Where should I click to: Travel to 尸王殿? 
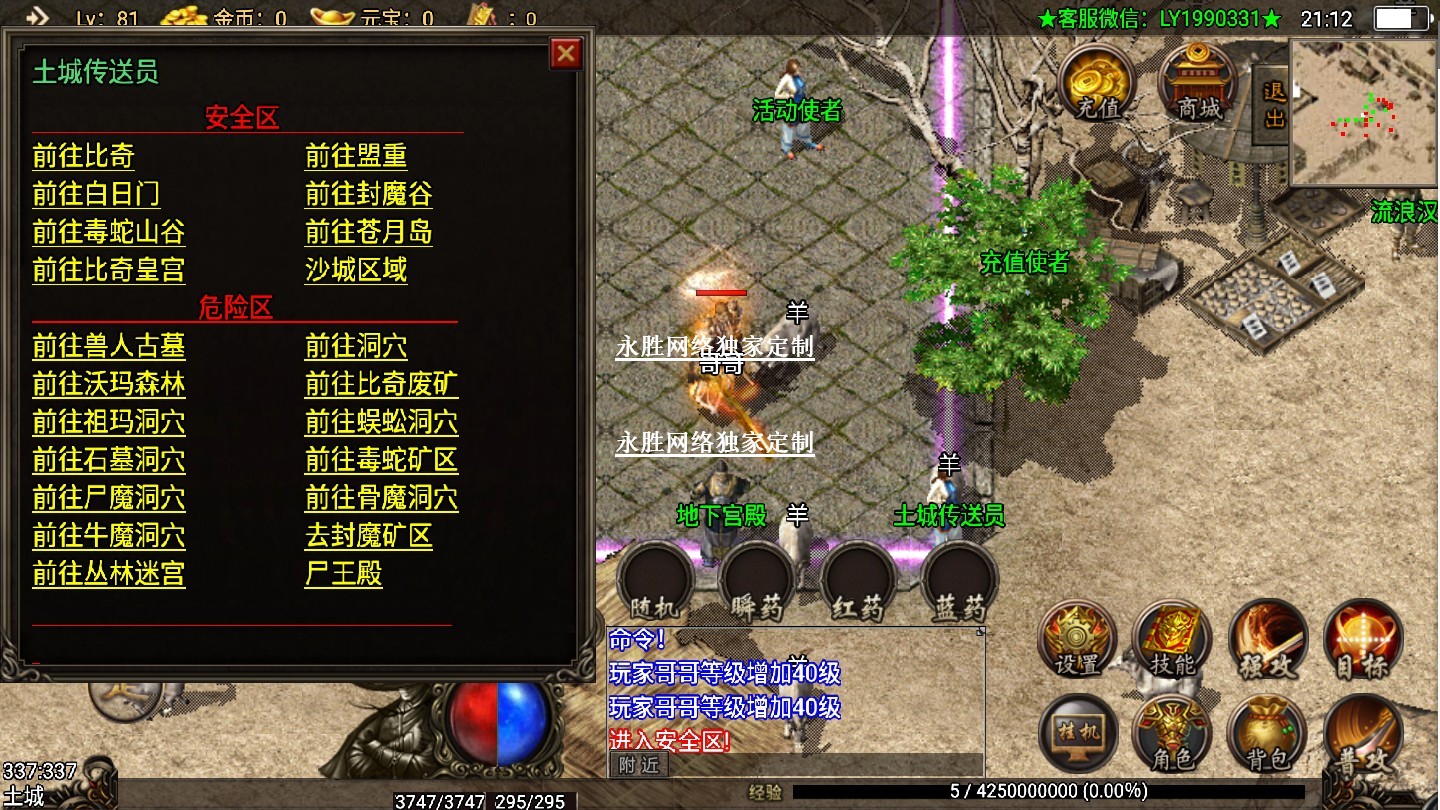[x=343, y=574]
